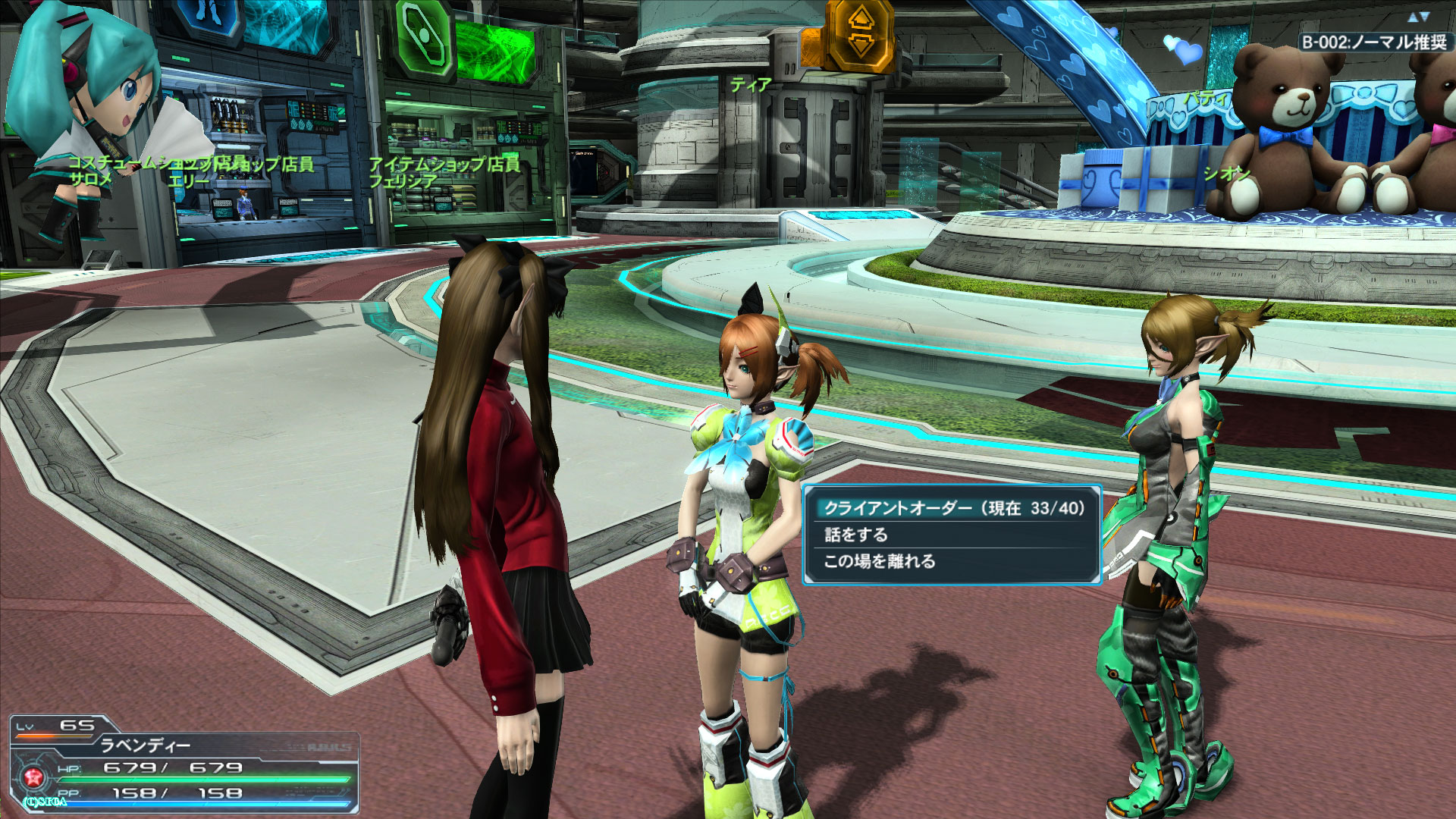This screenshot has height=819, width=1456.
Task: Open the クライアントオーダー client orders option
Action: point(953,508)
